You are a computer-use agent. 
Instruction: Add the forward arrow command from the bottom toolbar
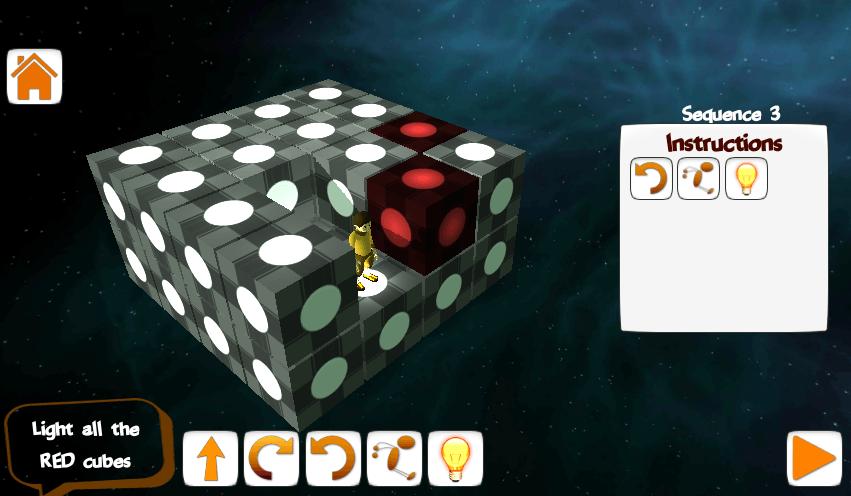click(210, 459)
